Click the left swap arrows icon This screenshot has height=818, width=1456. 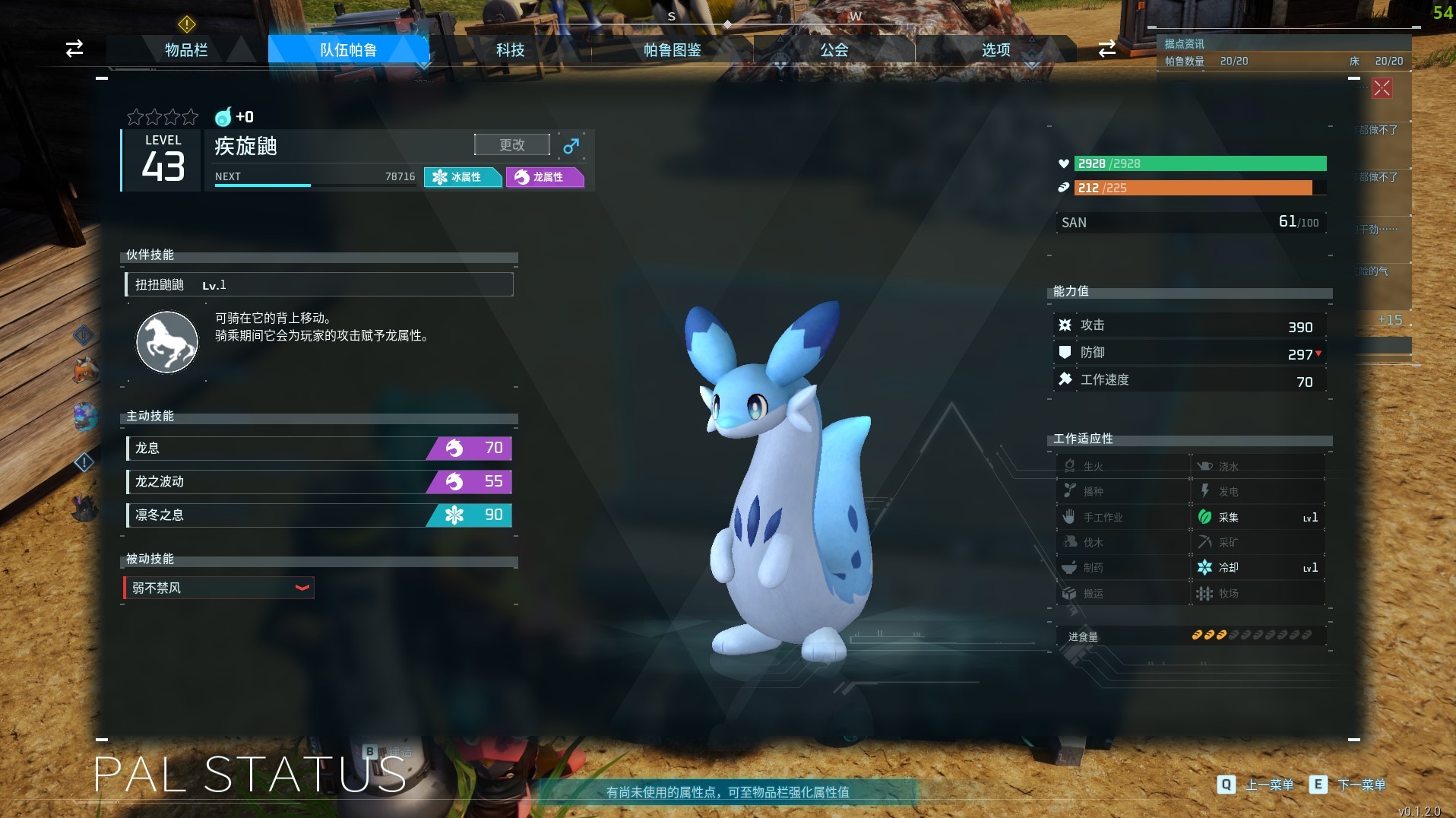pyautogui.click(x=74, y=49)
